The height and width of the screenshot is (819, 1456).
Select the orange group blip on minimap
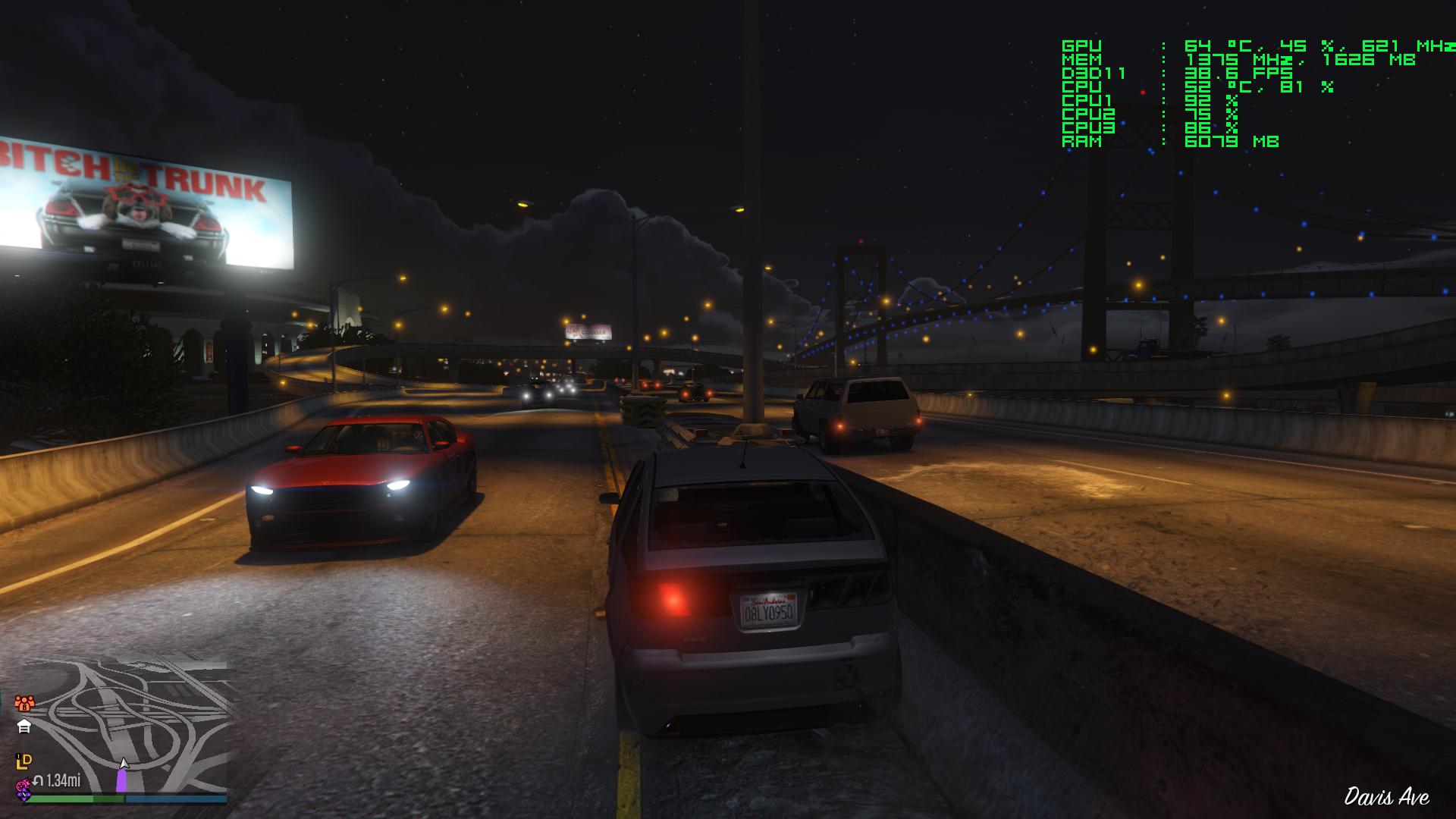tap(24, 703)
